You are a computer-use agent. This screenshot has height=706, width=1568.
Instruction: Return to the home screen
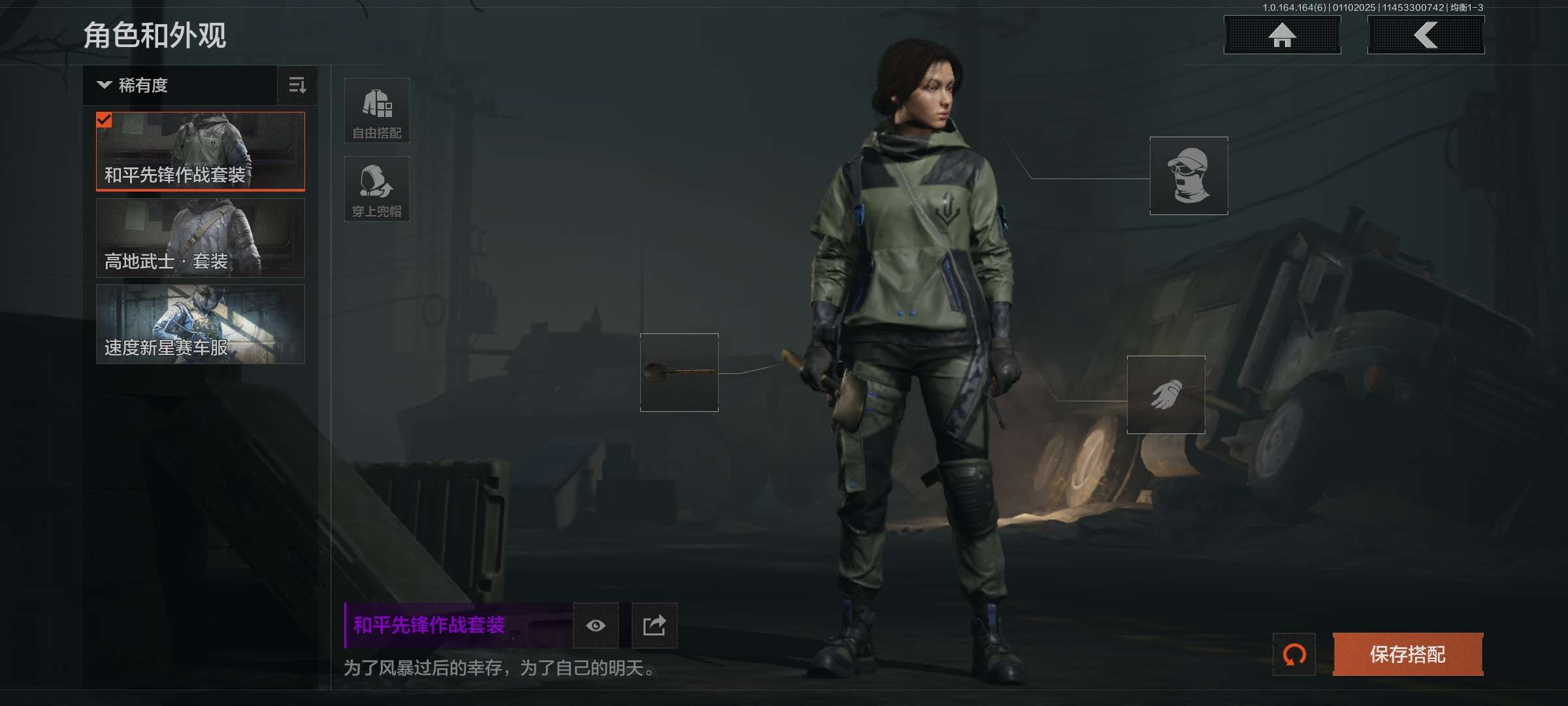pyautogui.click(x=1282, y=35)
